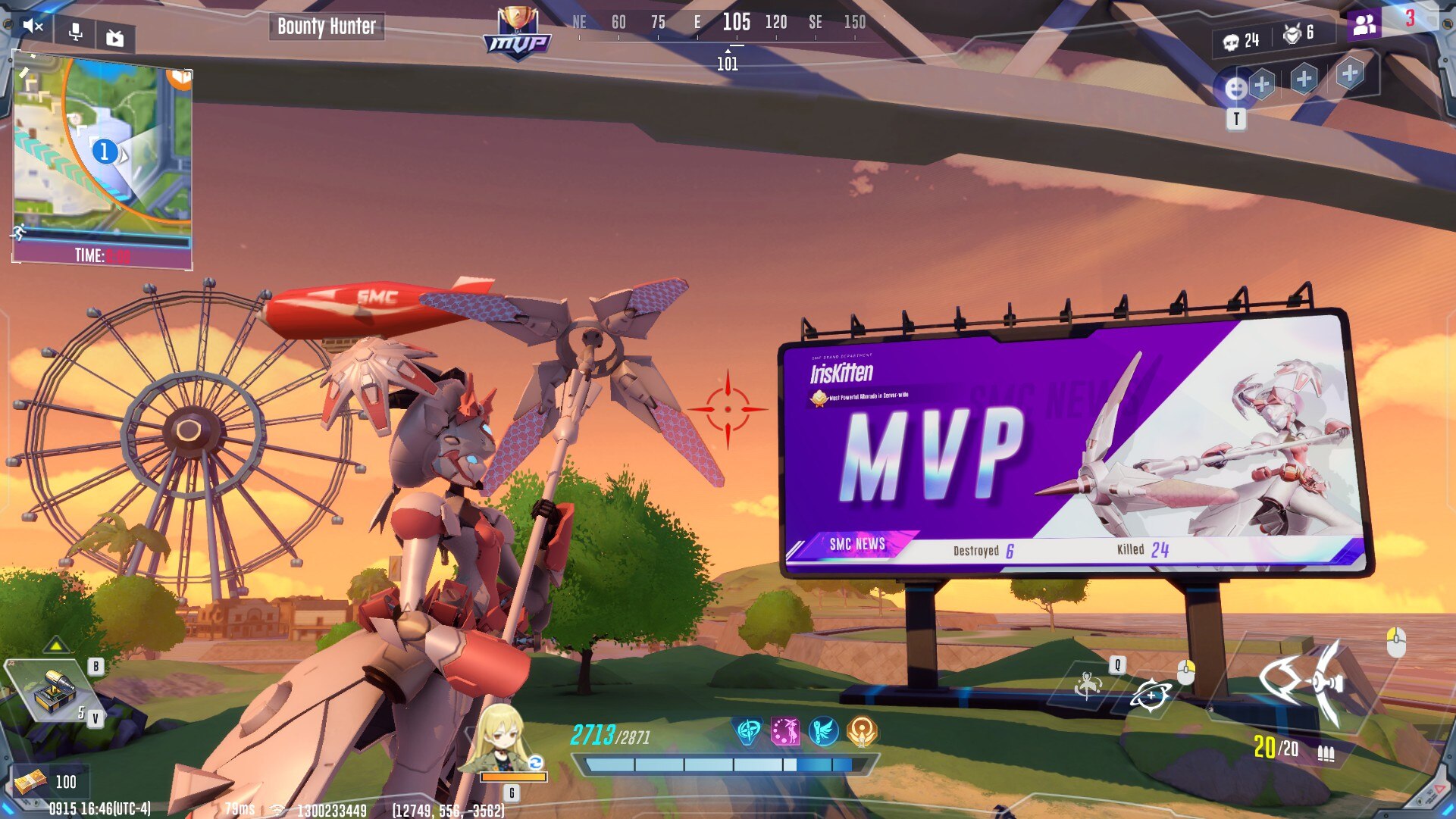
Task: Open the TV spectate icon
Action: pos(115,38)
